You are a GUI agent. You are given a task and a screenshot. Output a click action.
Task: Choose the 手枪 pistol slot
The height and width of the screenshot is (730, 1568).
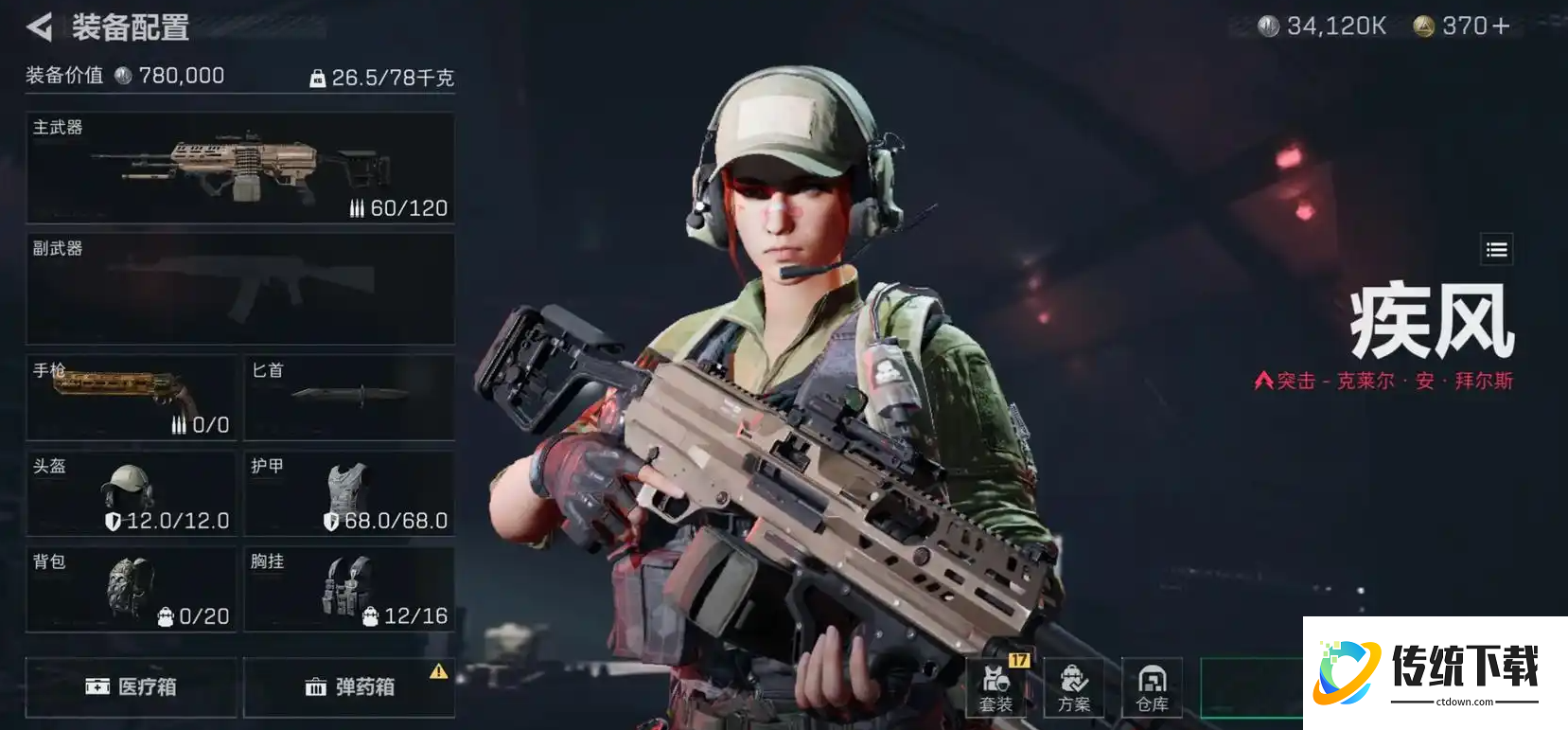coord(132,398)
